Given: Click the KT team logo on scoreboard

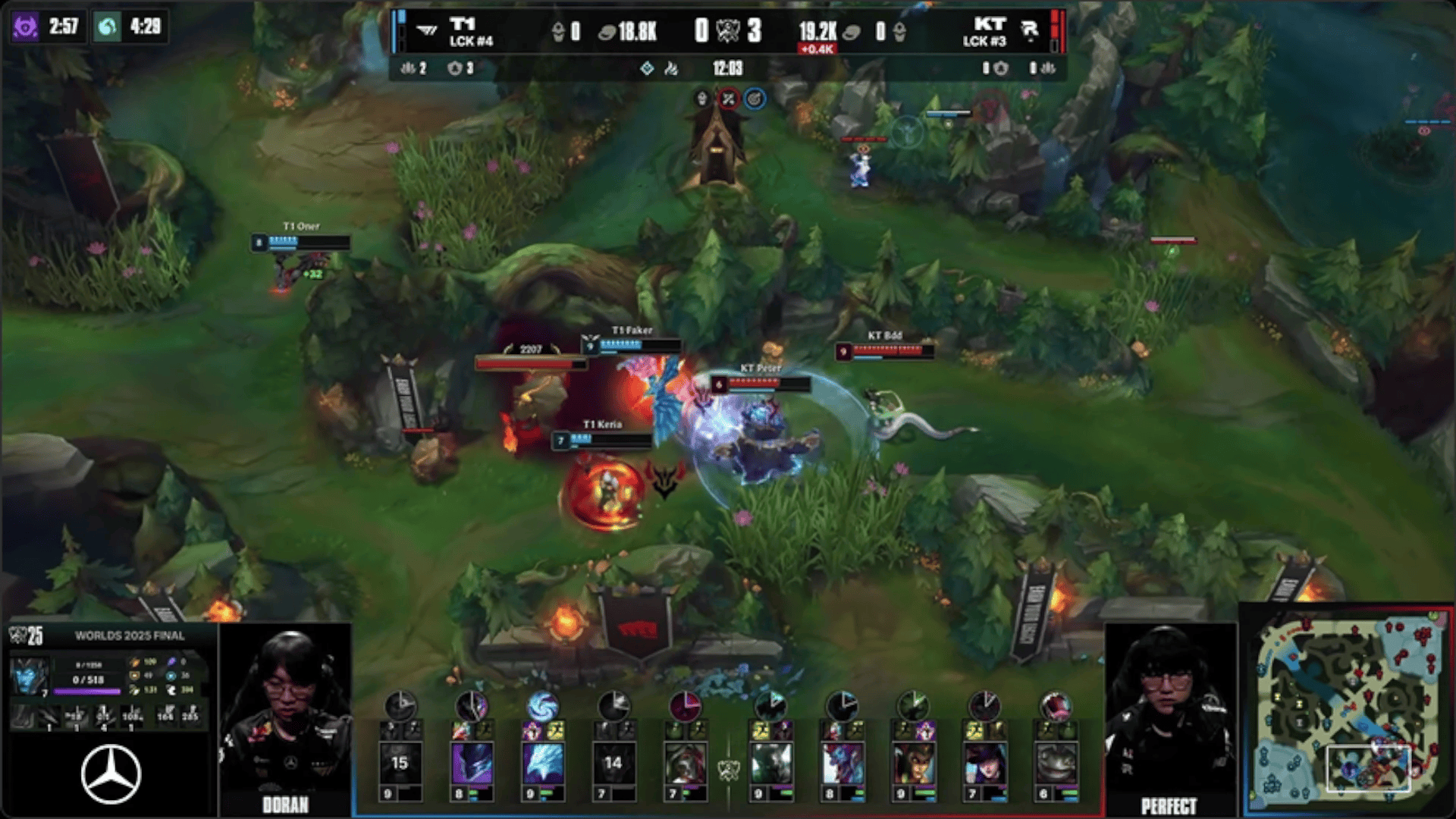Looking at the screenshot, I should pyautogui.click(x=1029, y=31).
